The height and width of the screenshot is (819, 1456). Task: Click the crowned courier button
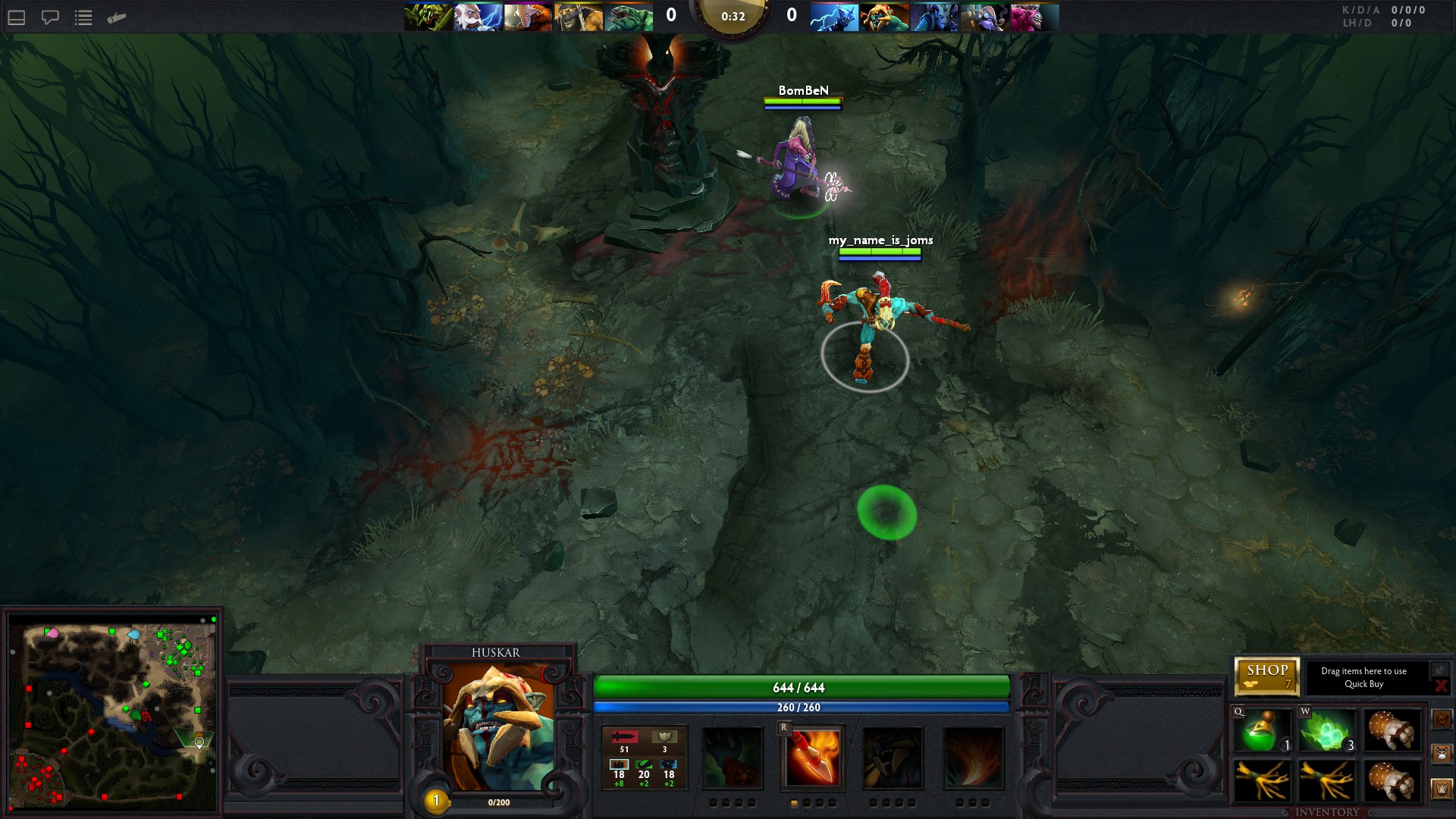pos(1442,789)
